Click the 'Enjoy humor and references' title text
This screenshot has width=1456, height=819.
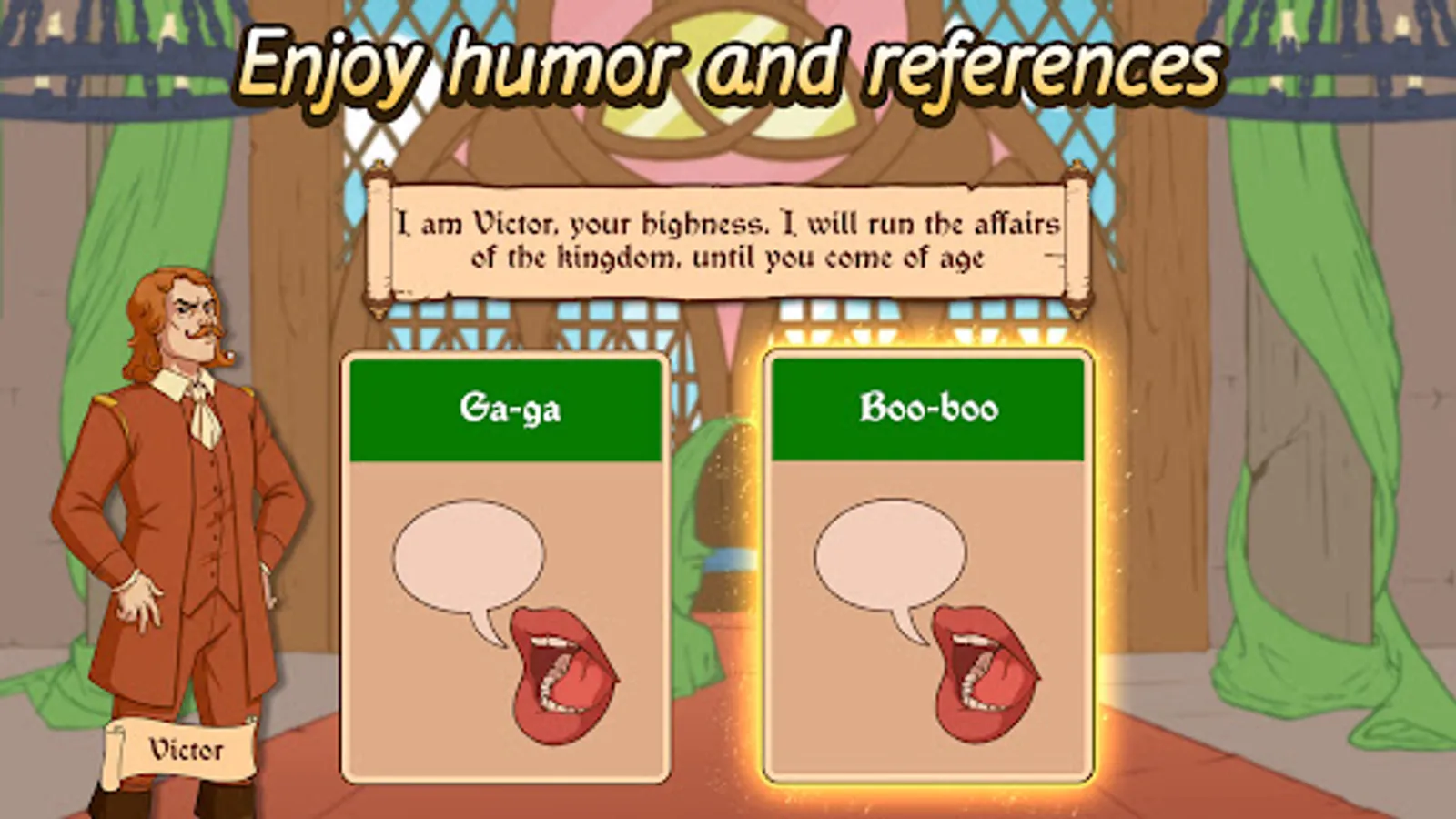click(728, 64)
